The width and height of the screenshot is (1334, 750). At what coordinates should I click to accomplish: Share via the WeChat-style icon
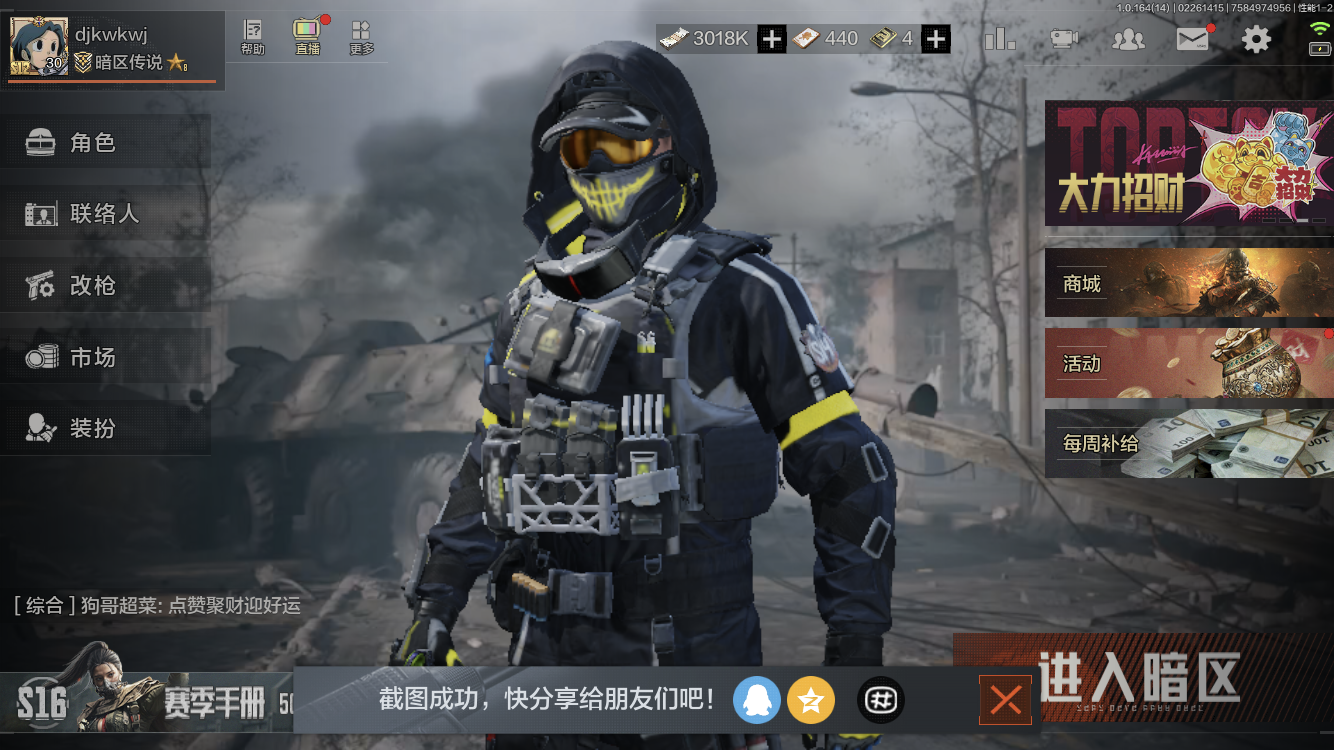(x=879, y=699)
